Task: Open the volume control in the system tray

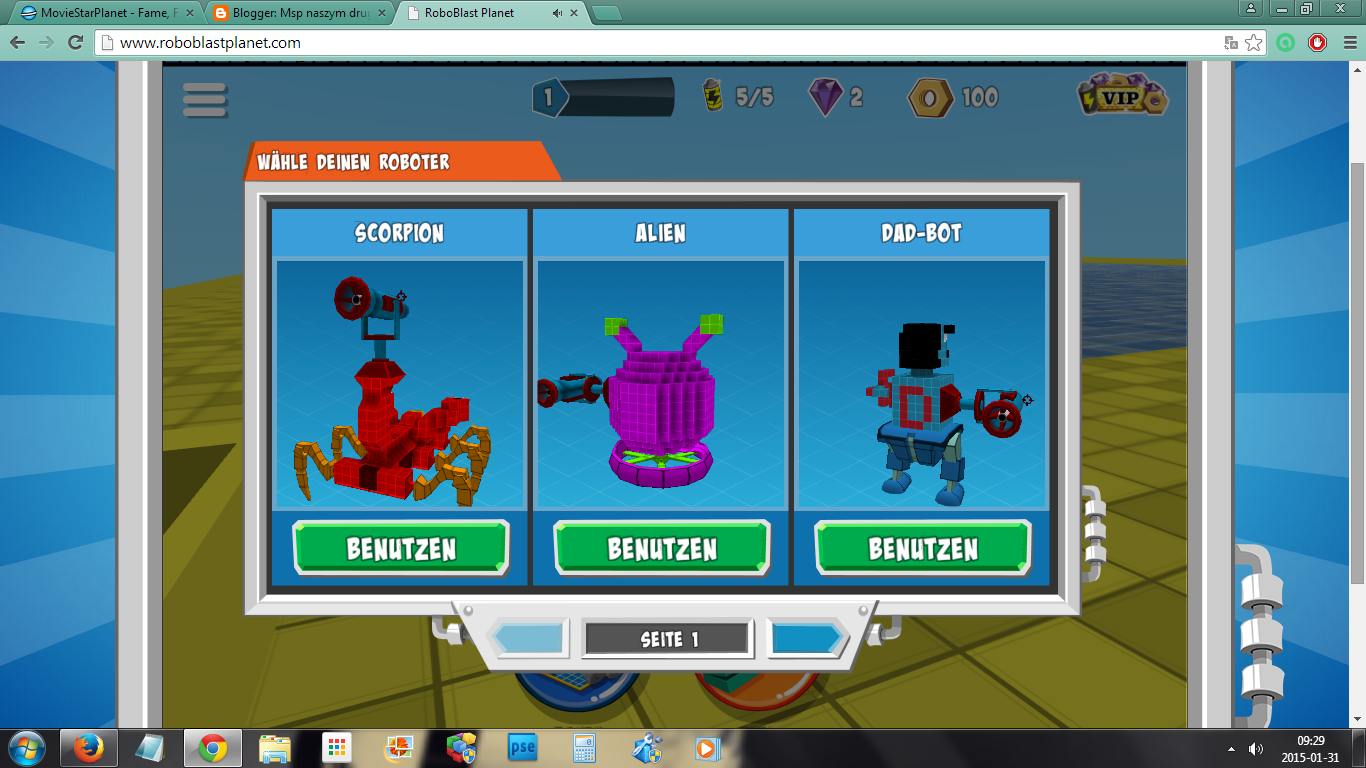Action: coord(1256,747)
